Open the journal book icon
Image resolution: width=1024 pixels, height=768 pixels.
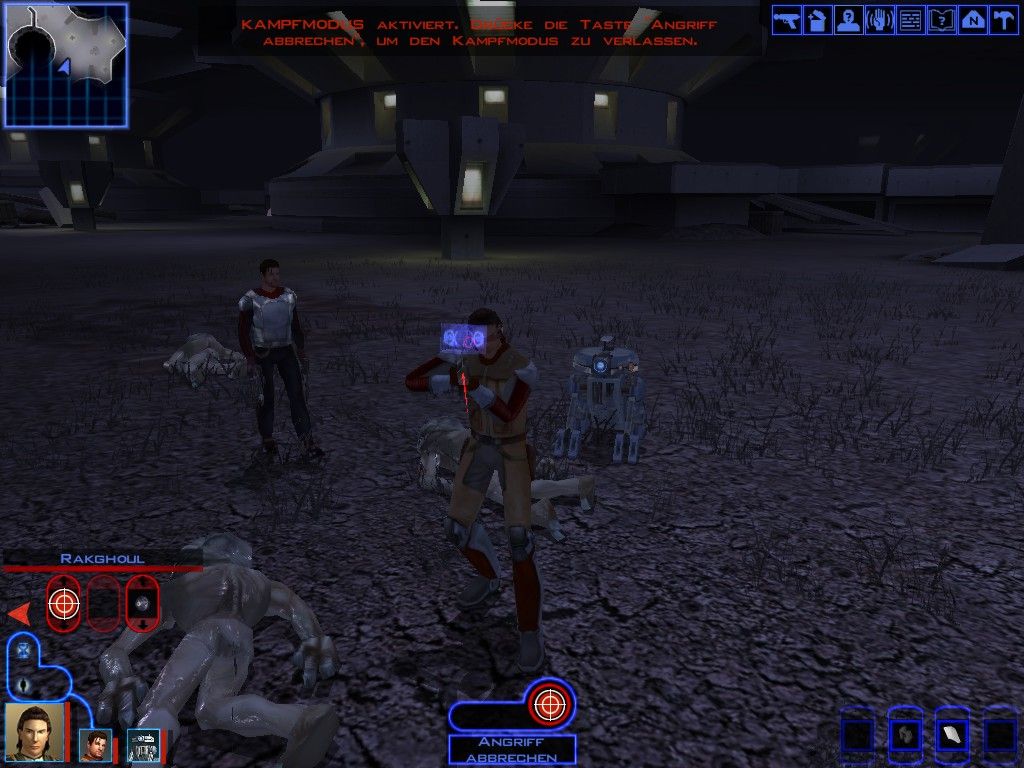click(x=941, y=20)
